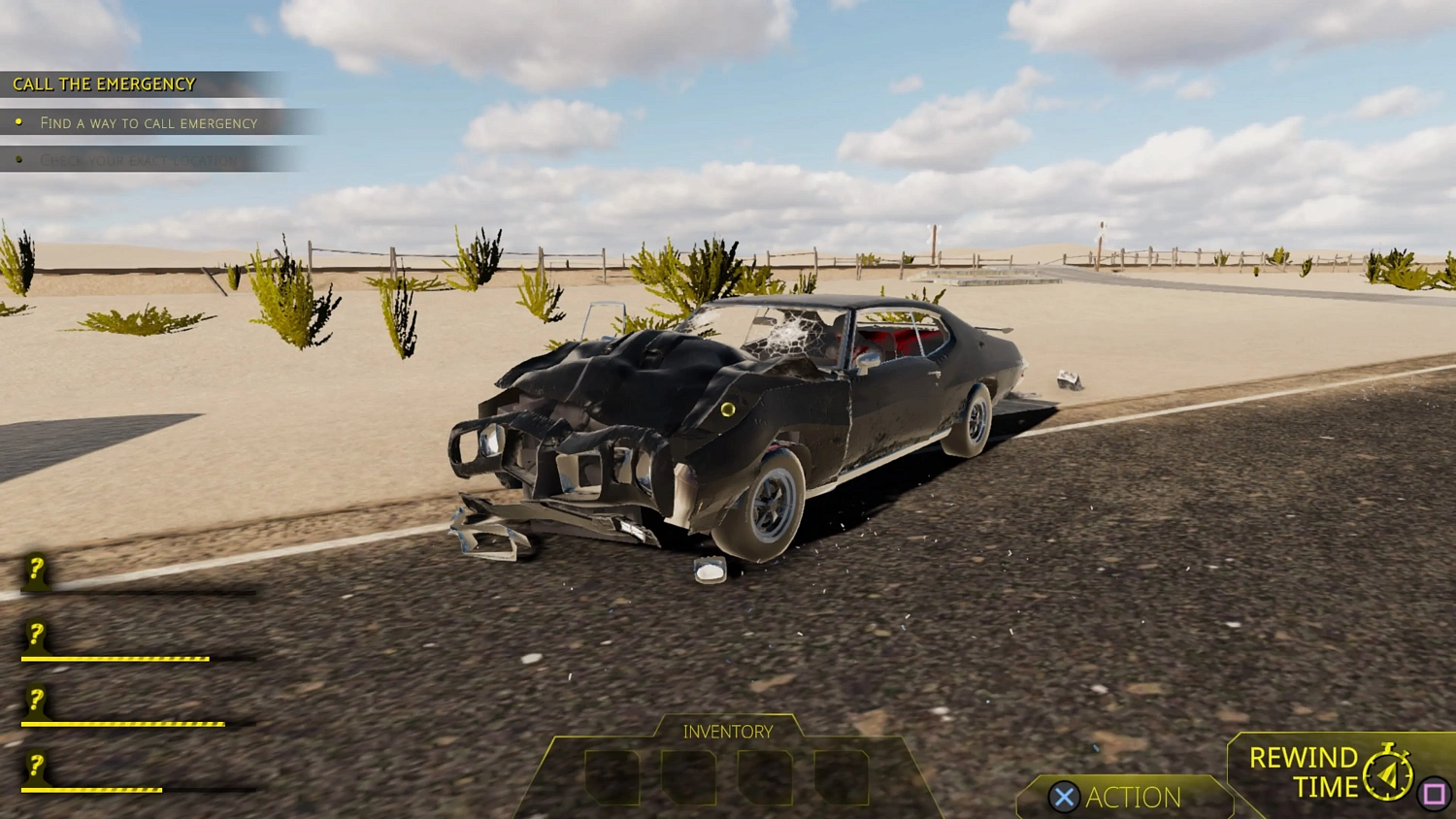Click the stopwatch icon beside REWIND TIME
This screenshot has height=819, width=1456.
click(1386, 771)
